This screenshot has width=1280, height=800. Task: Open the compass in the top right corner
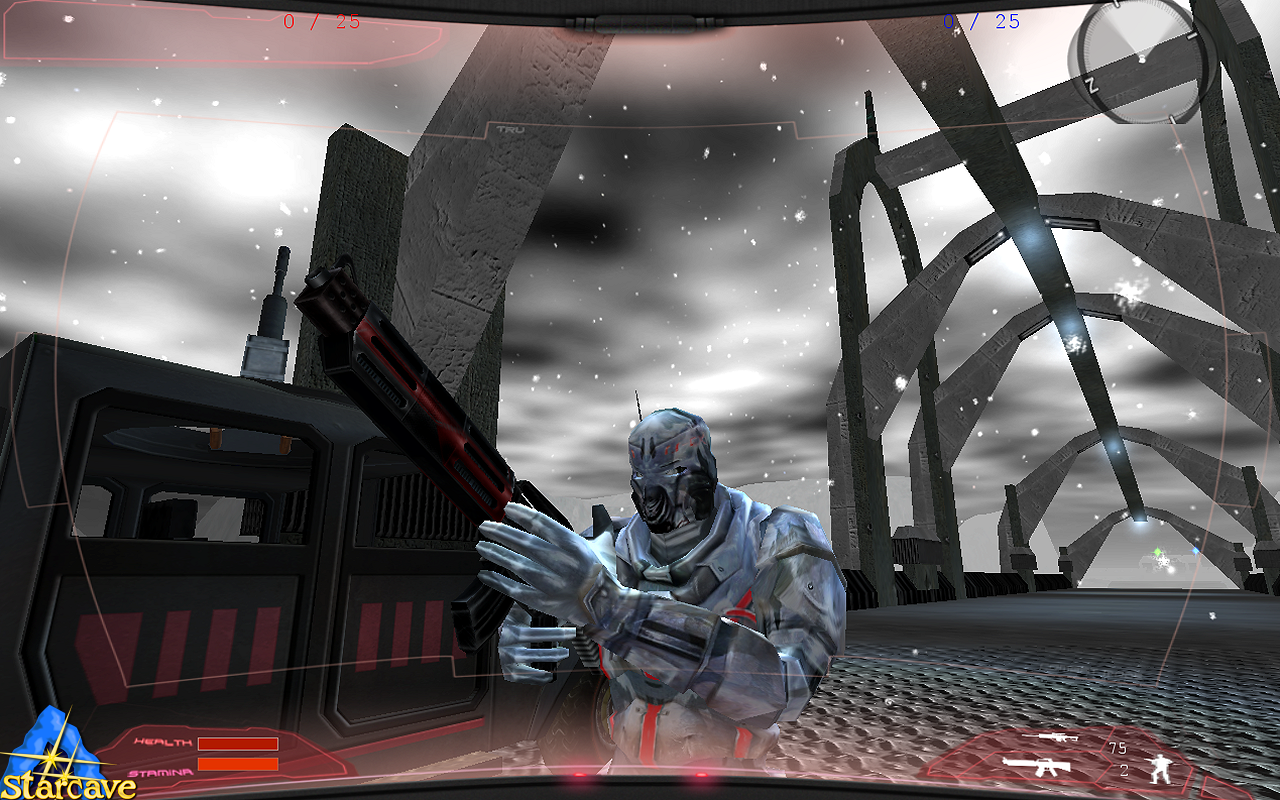1140,58
